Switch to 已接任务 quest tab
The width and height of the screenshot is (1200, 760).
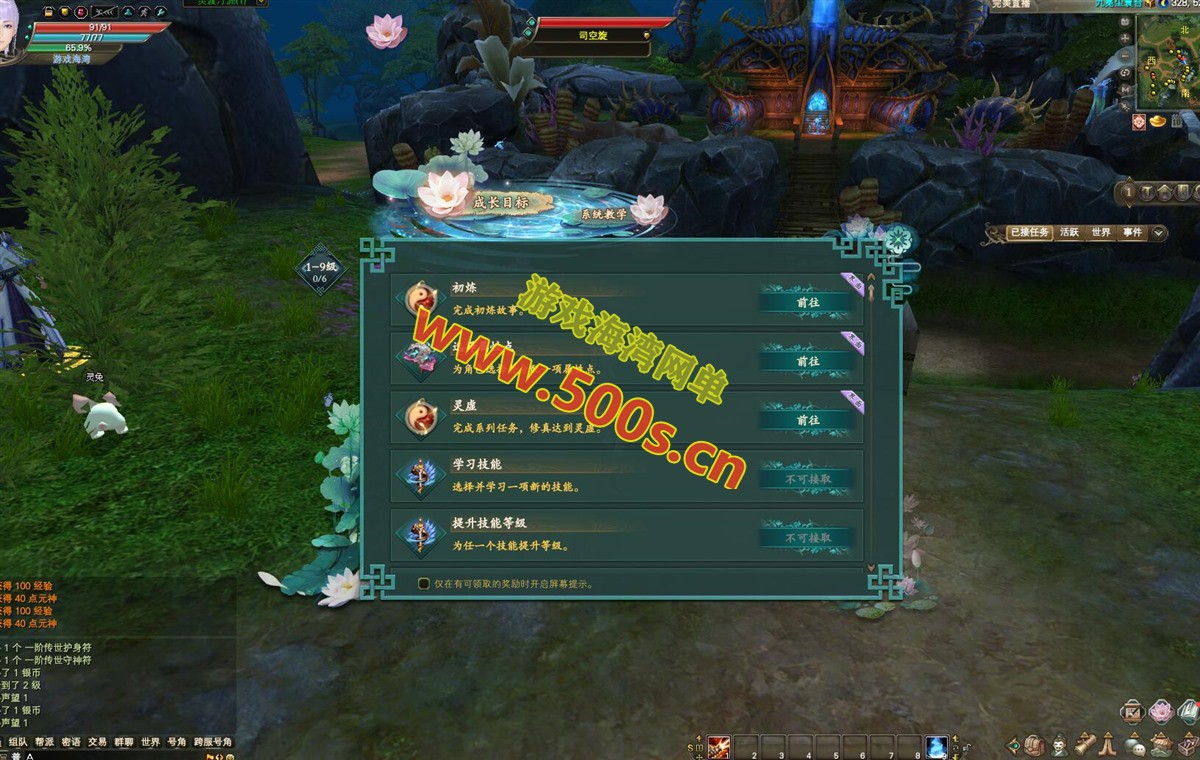click(1029, 233)
